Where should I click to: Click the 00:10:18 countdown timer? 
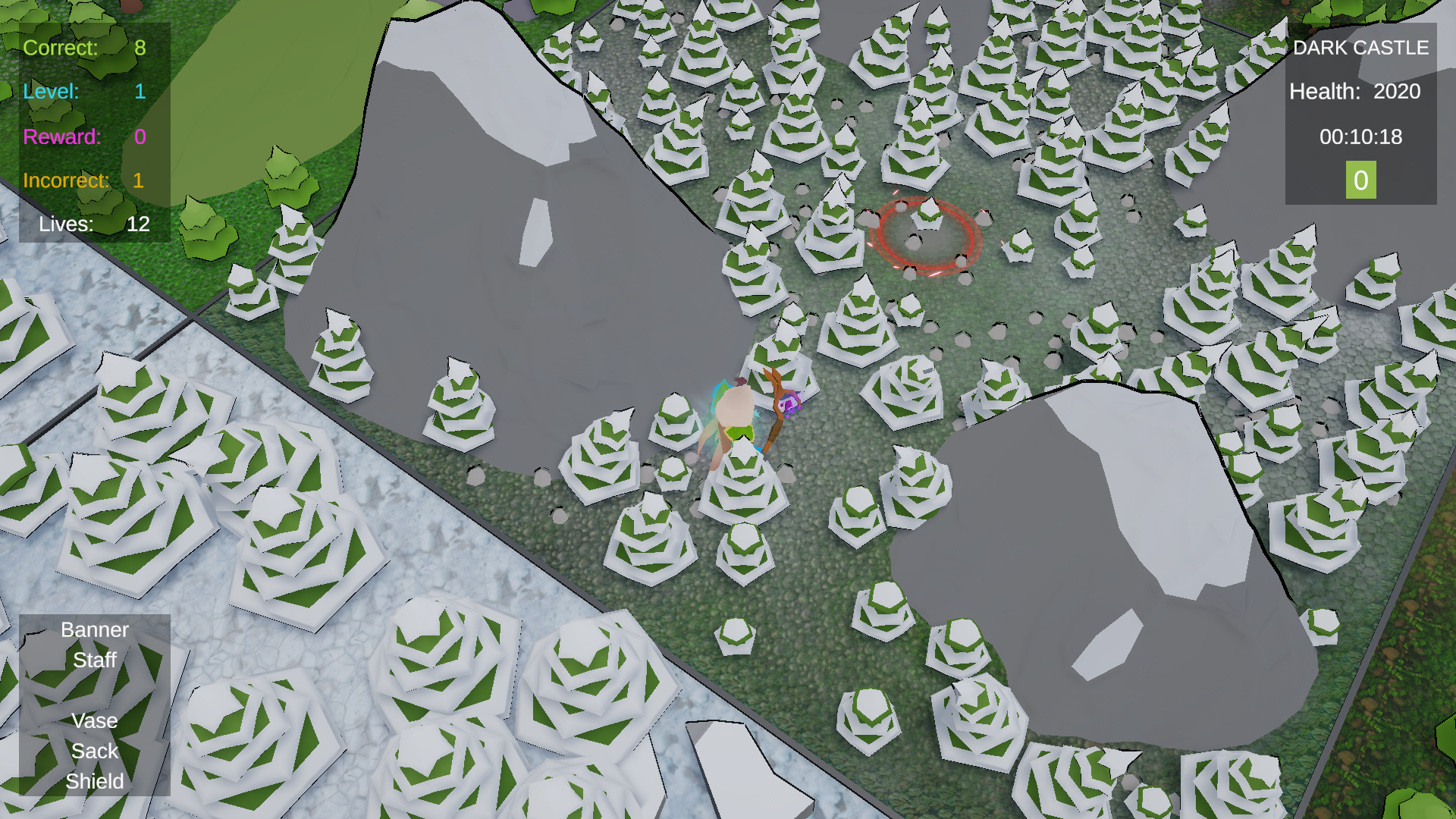[1361, 137]
